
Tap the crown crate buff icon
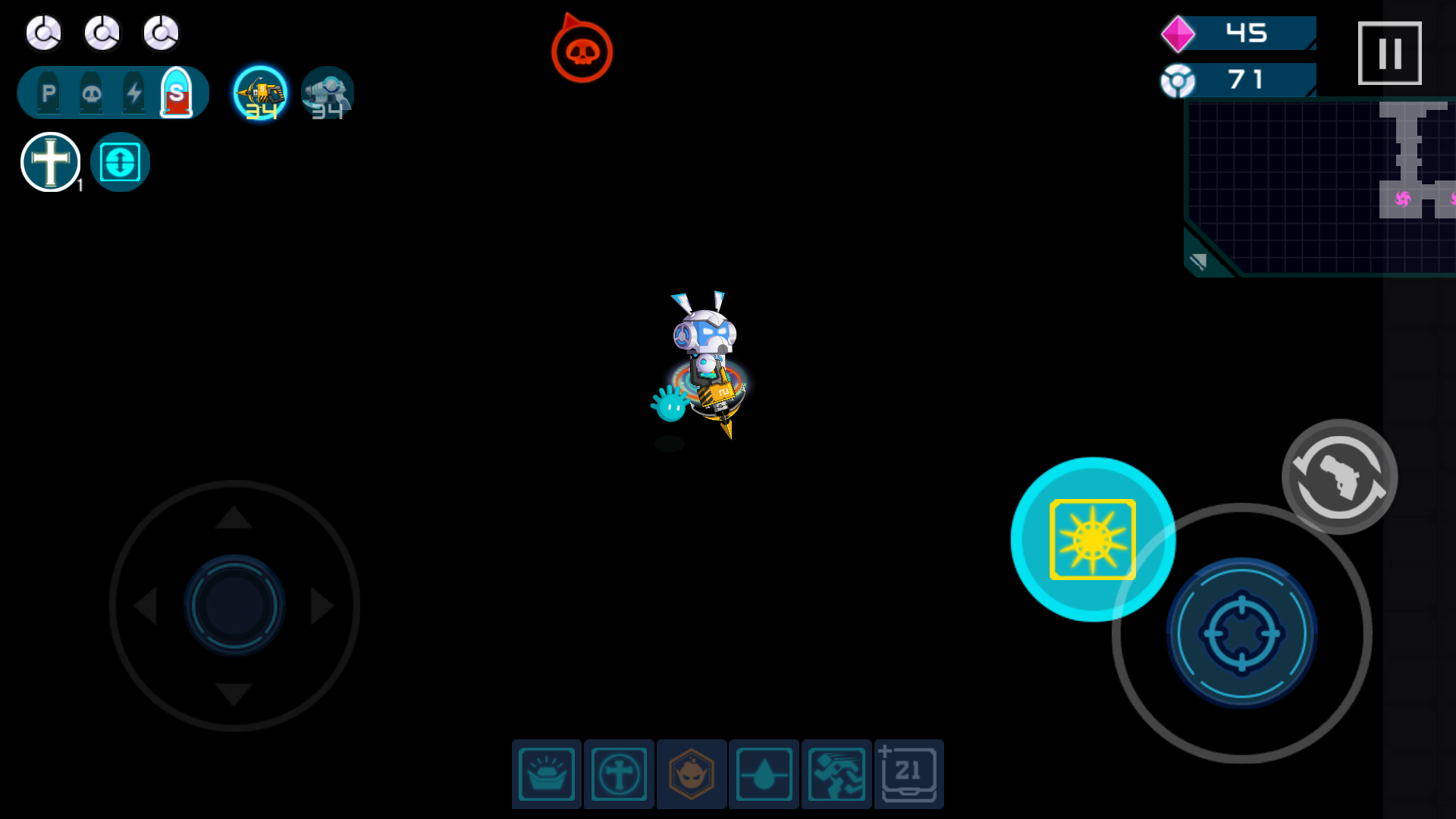(545, 773)
